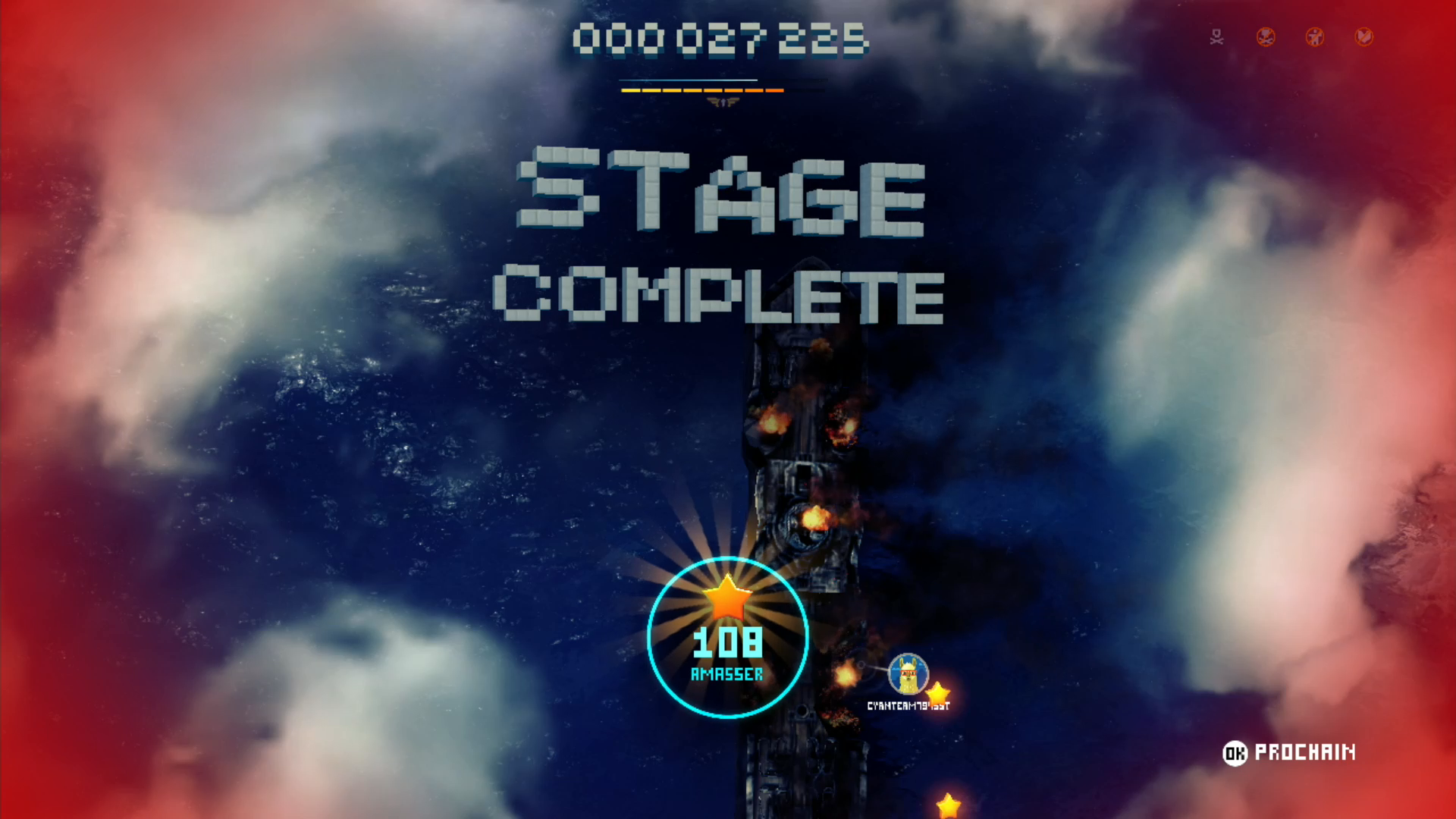Select the crossed-out wings medal icon
The width and height of the screenshot is (1456, 819).
pos(1363,37)
